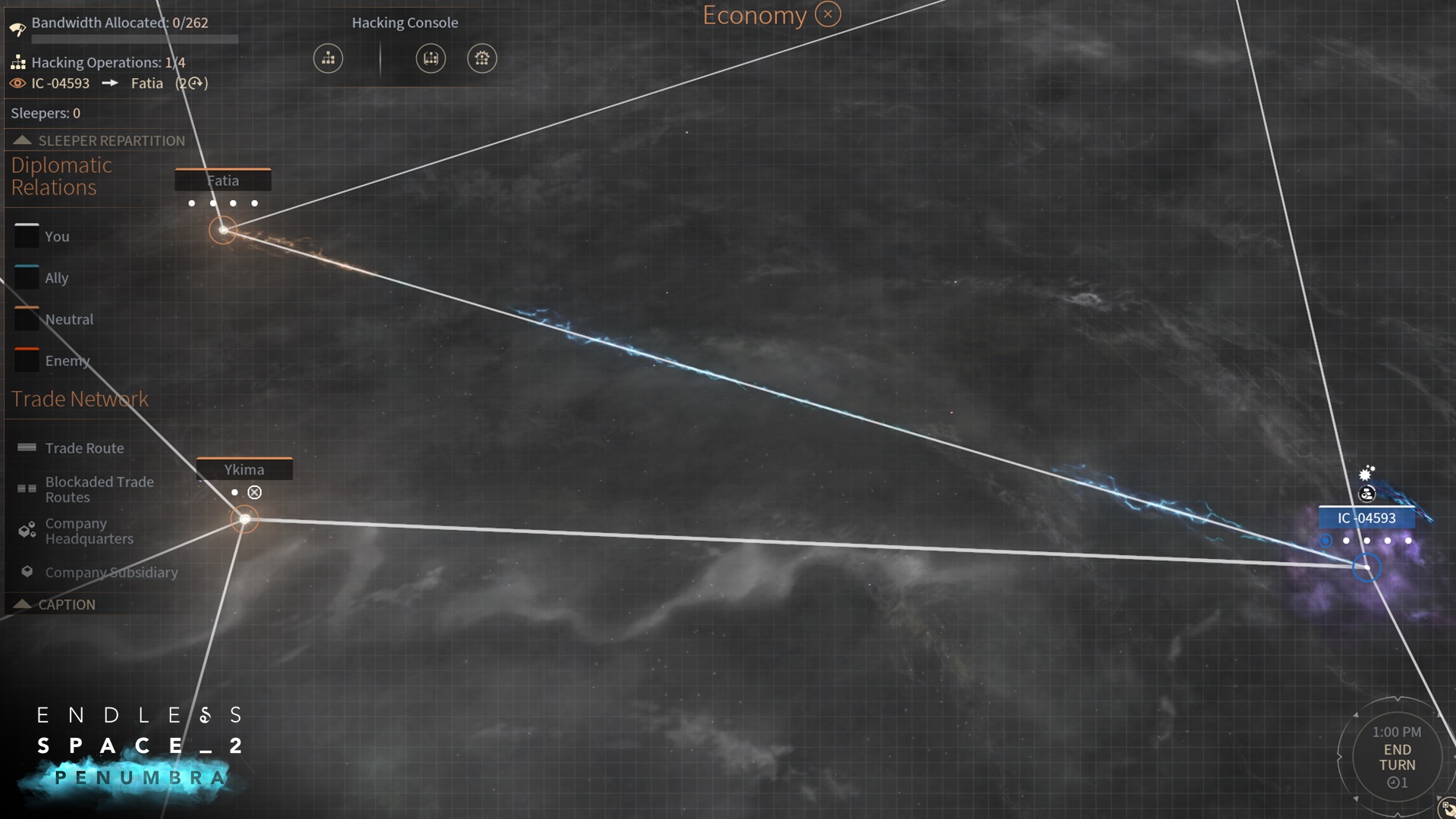Click the fleet icon above IC-04593
The height and width of the screenshot is (819, 1456).
1367,494
